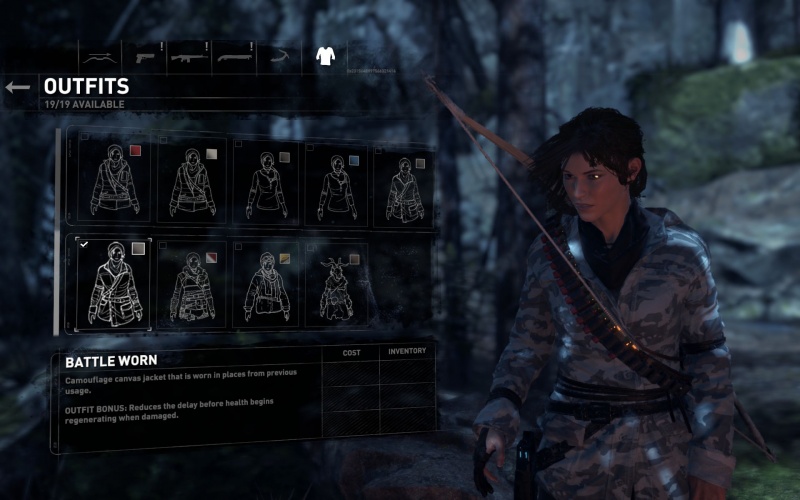This screenshot has height=500, width=800.
Task: Select the outfit with the blue swatch
Action: tap(337, 181)
